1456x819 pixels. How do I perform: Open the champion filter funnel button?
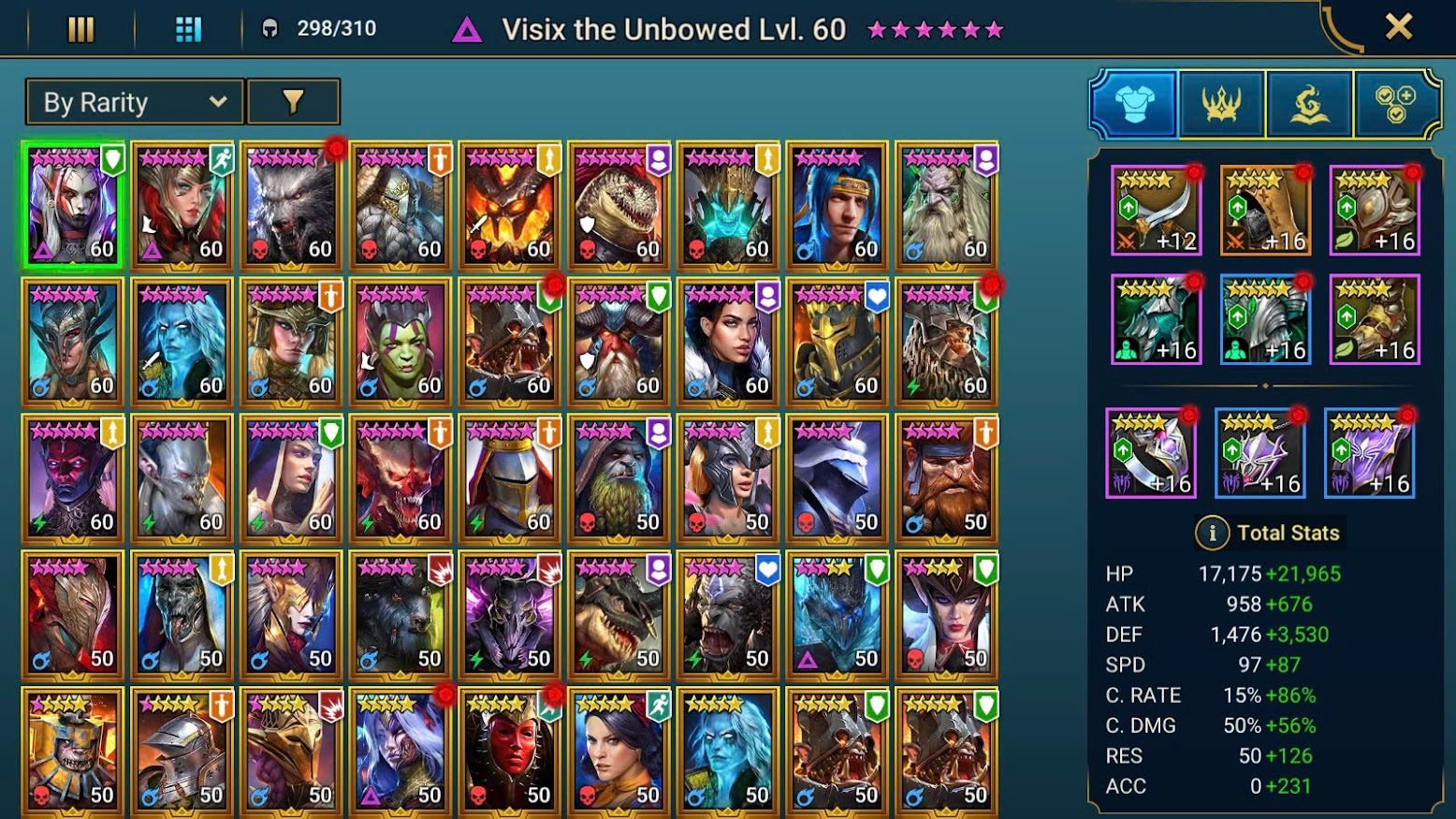293,102
